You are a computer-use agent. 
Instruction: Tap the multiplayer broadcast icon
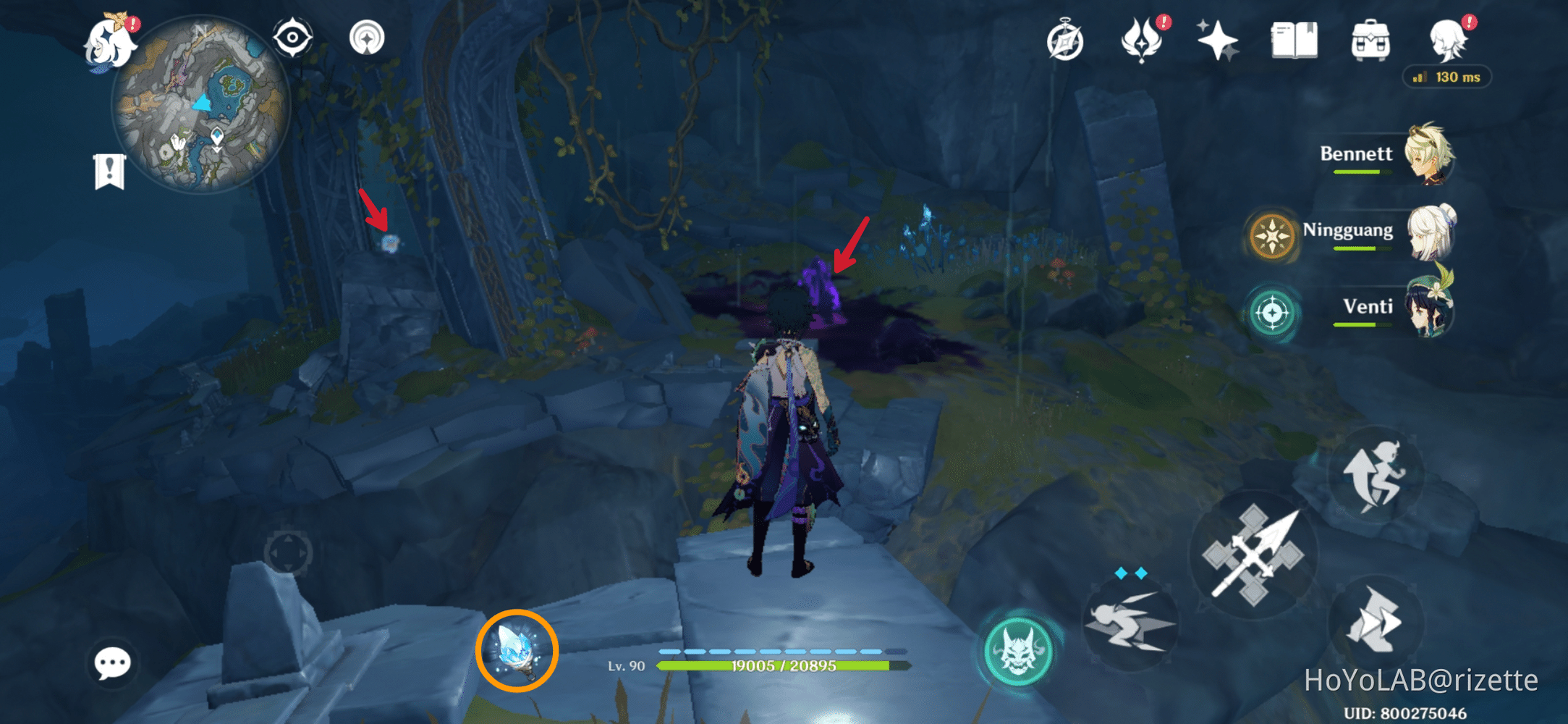(368, 38)
